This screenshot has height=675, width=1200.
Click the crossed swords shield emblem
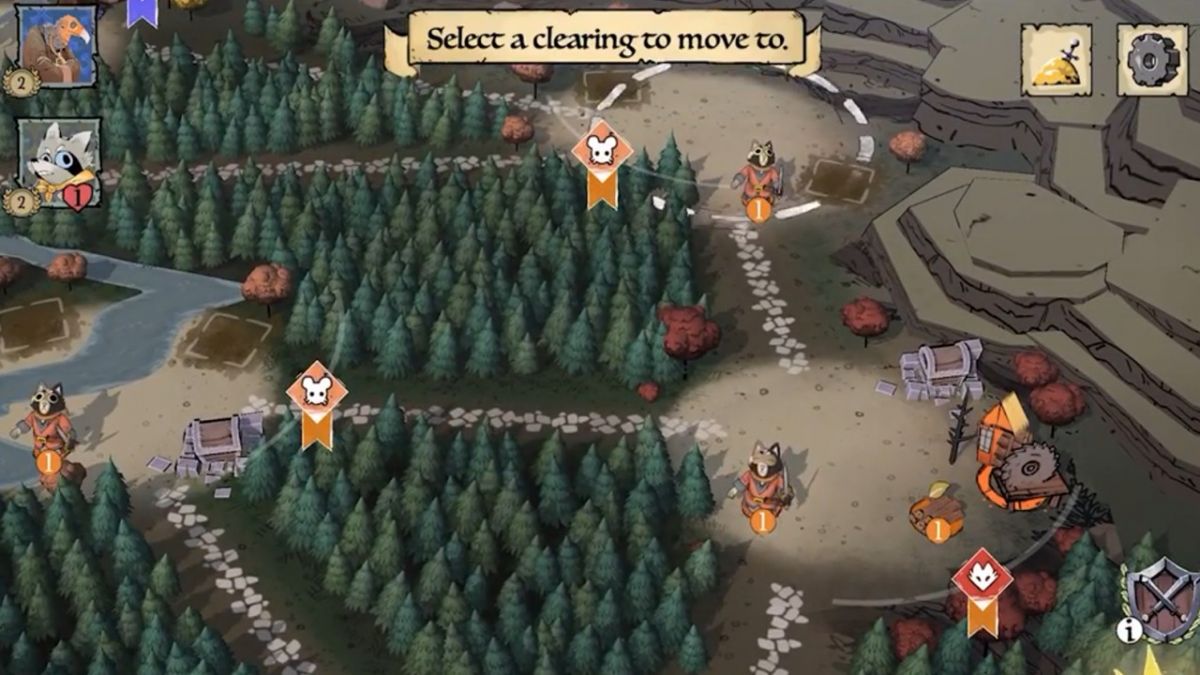click(1164, 598)
